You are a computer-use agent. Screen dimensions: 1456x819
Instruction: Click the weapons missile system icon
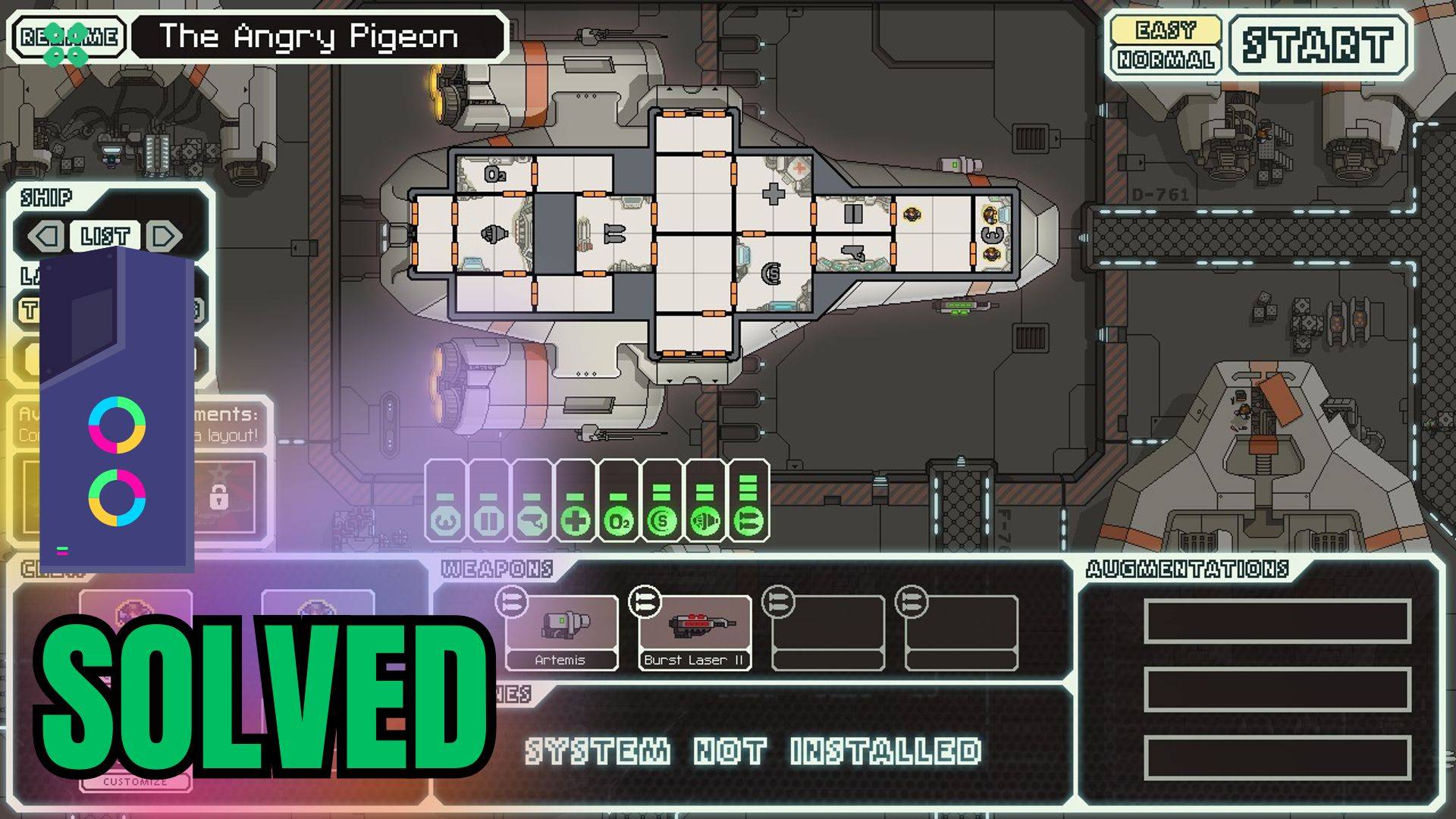coord(748,521)
